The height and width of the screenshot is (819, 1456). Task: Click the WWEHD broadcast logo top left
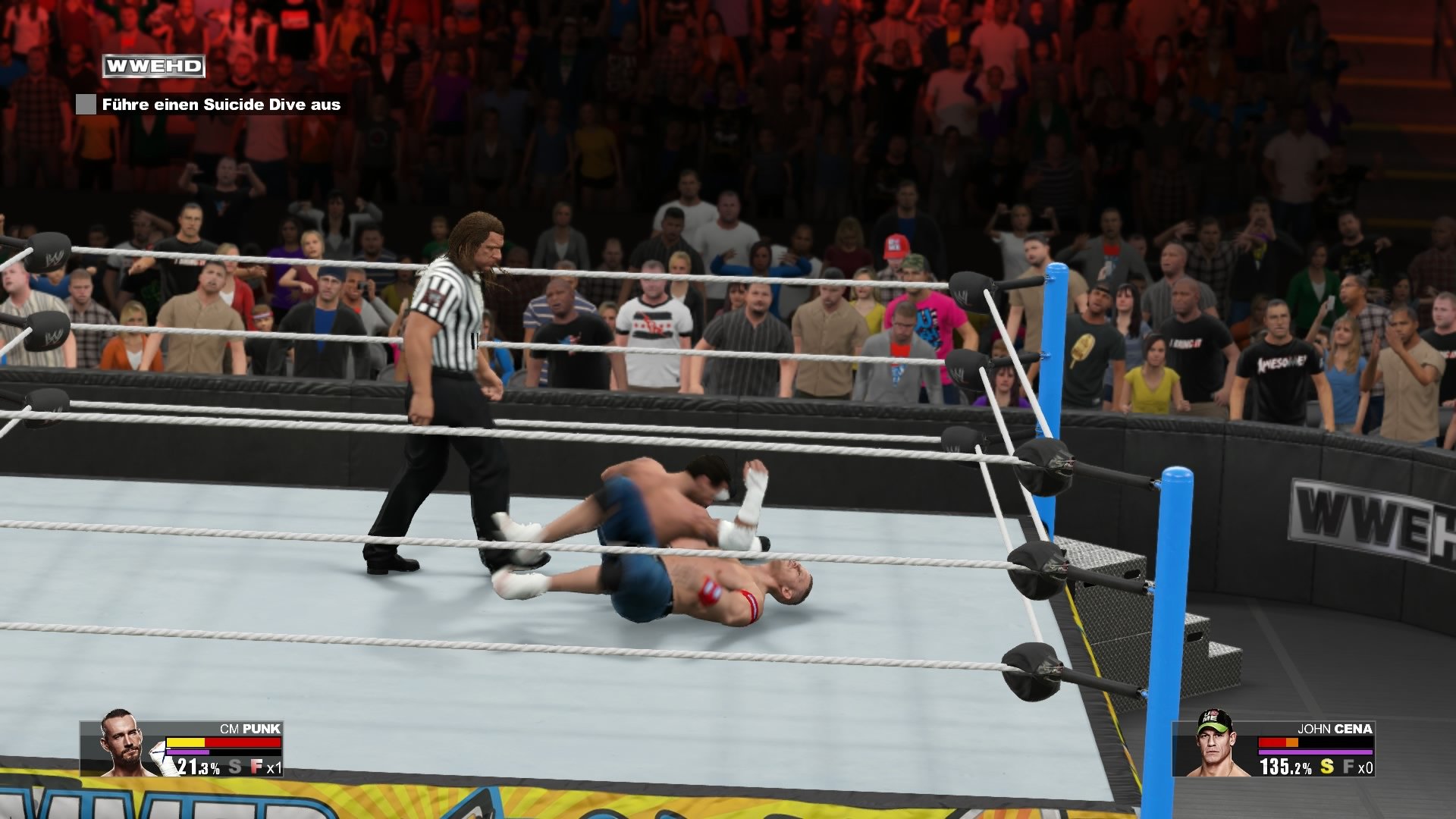click(x=152, y=66)
